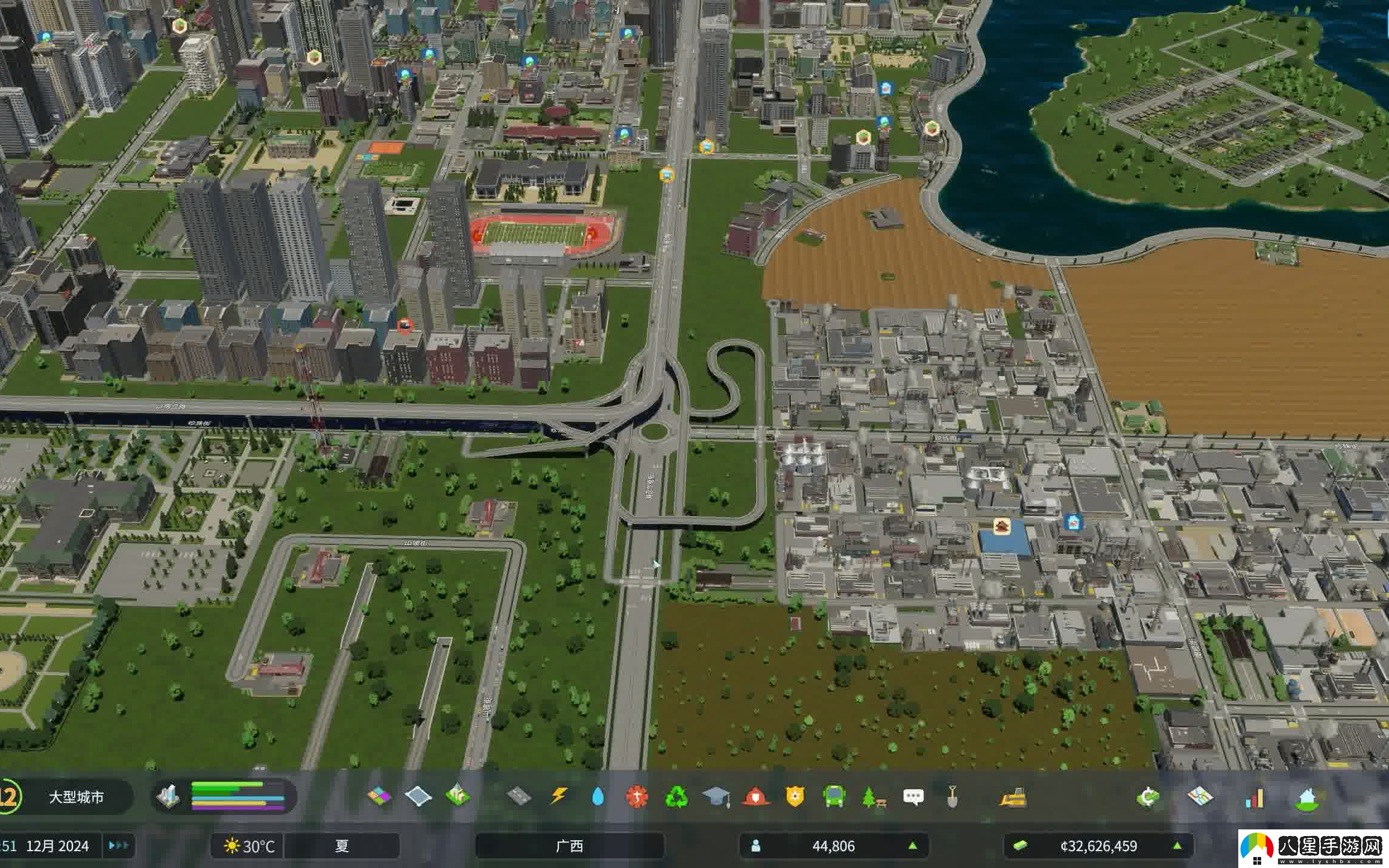
Task: Open the police badge services menu
Action: 795,797
